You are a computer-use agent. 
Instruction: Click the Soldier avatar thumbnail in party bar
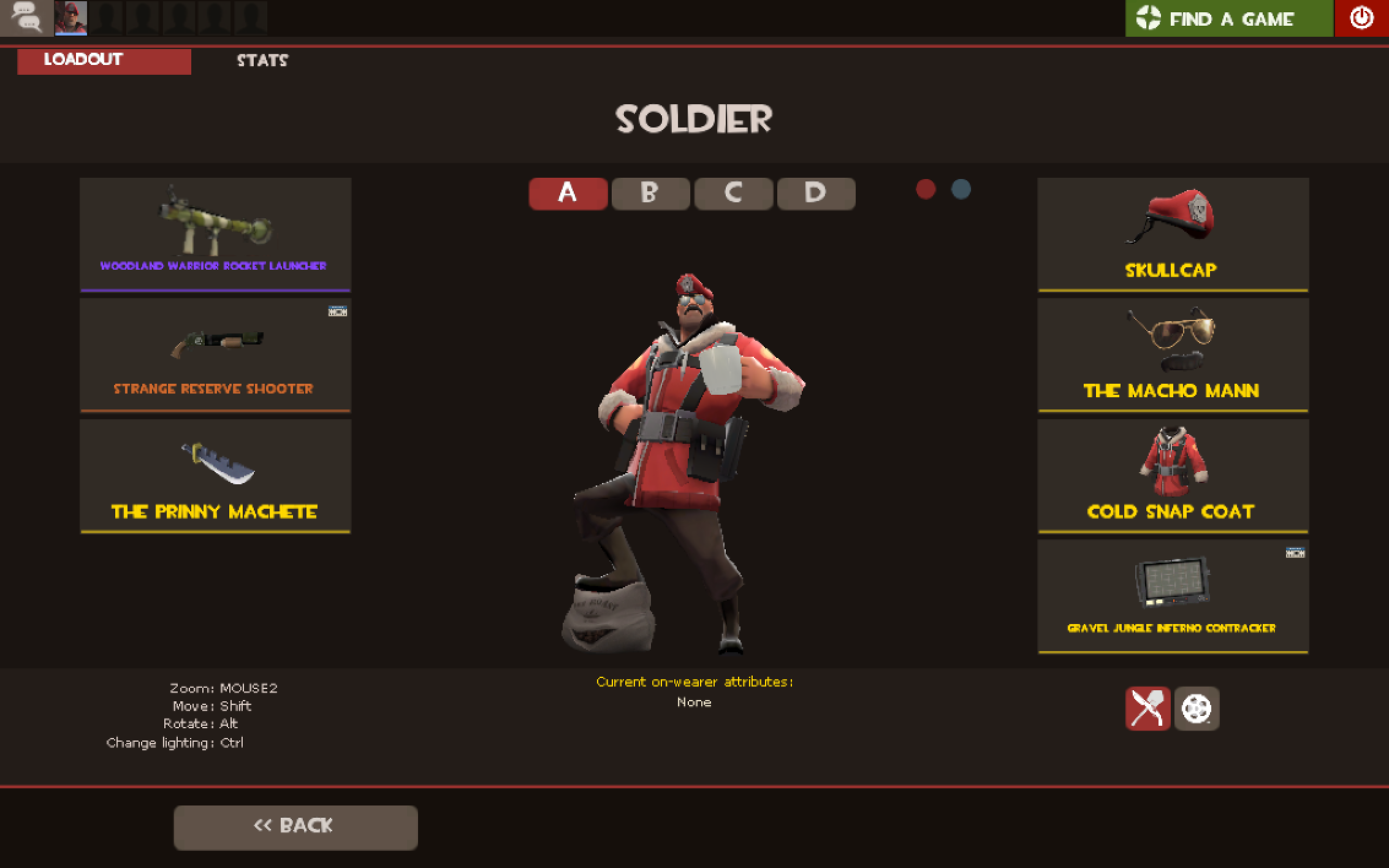70,17
